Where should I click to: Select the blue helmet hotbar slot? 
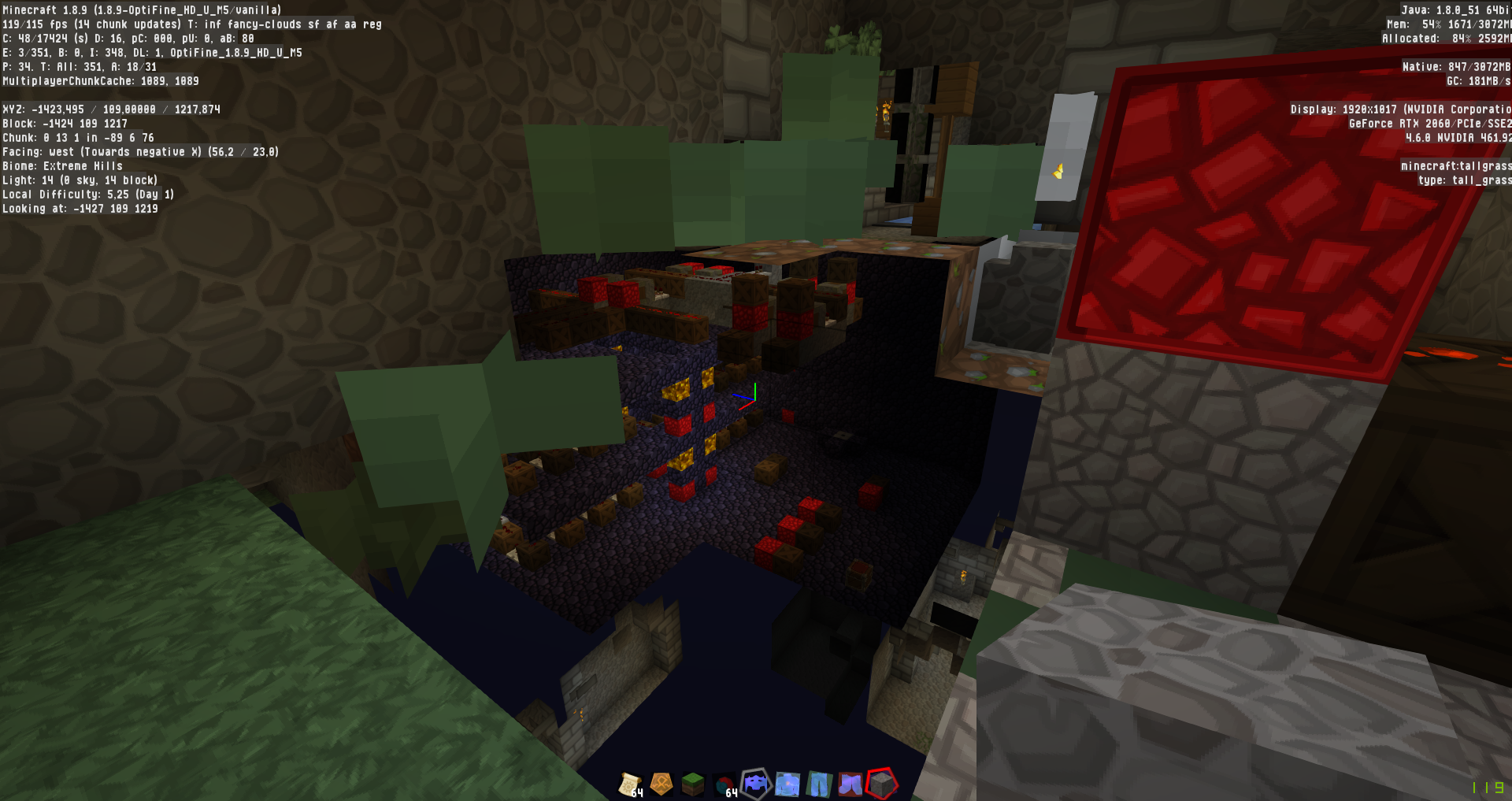(x=755, y=784)
